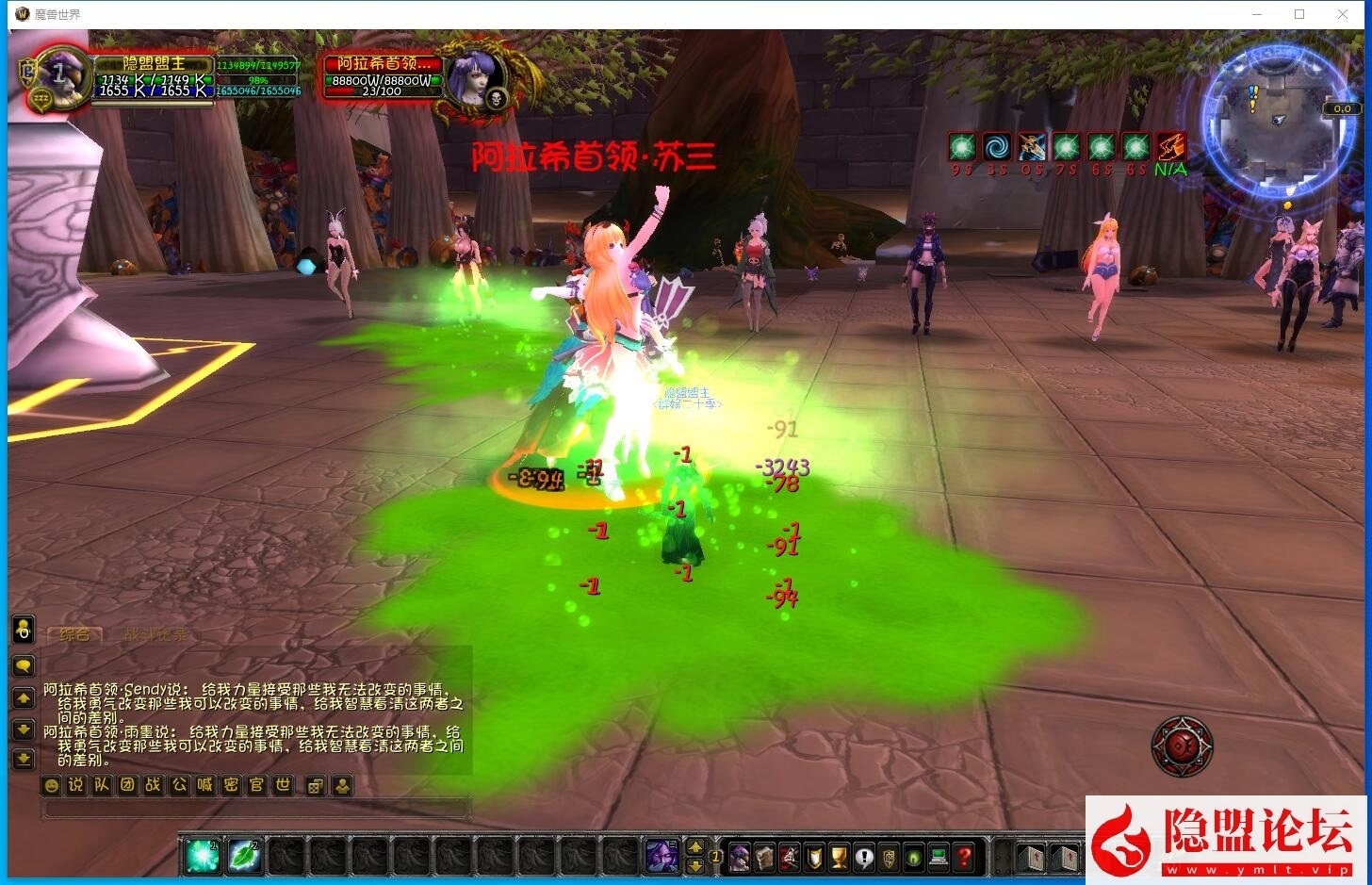Open the spellbook from the micro menu
This screenshot has height=885, width=1372.
pyautogui.click(x=765, y=858)
